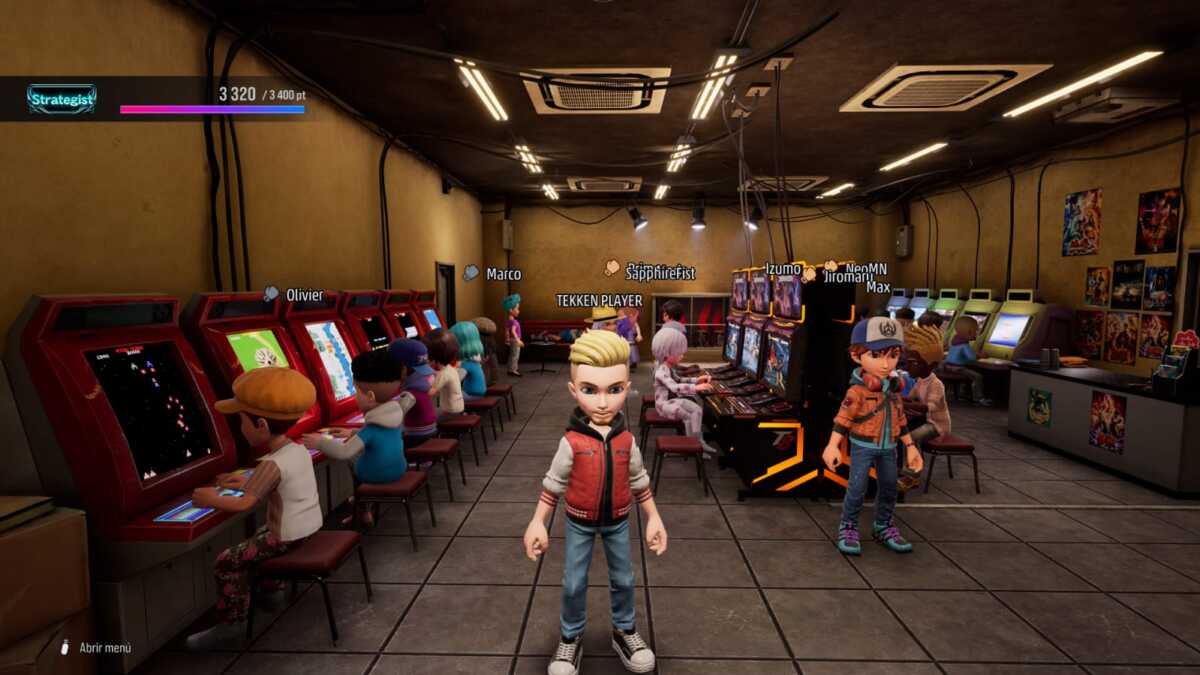
Task: Select the Olivier player name tag
Action: click(x=304, y=295)
